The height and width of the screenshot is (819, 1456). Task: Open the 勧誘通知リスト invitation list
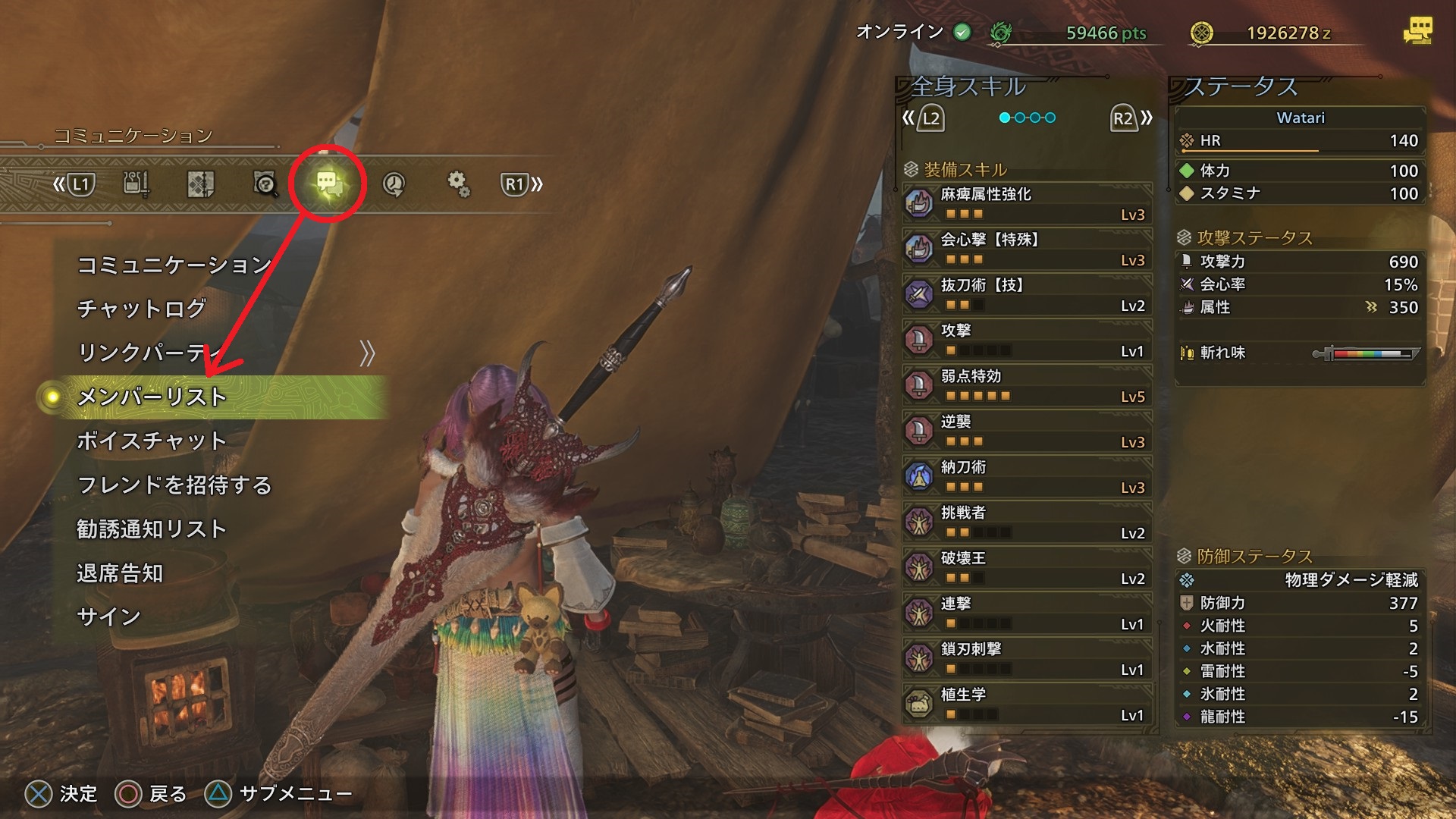[152, 529]
